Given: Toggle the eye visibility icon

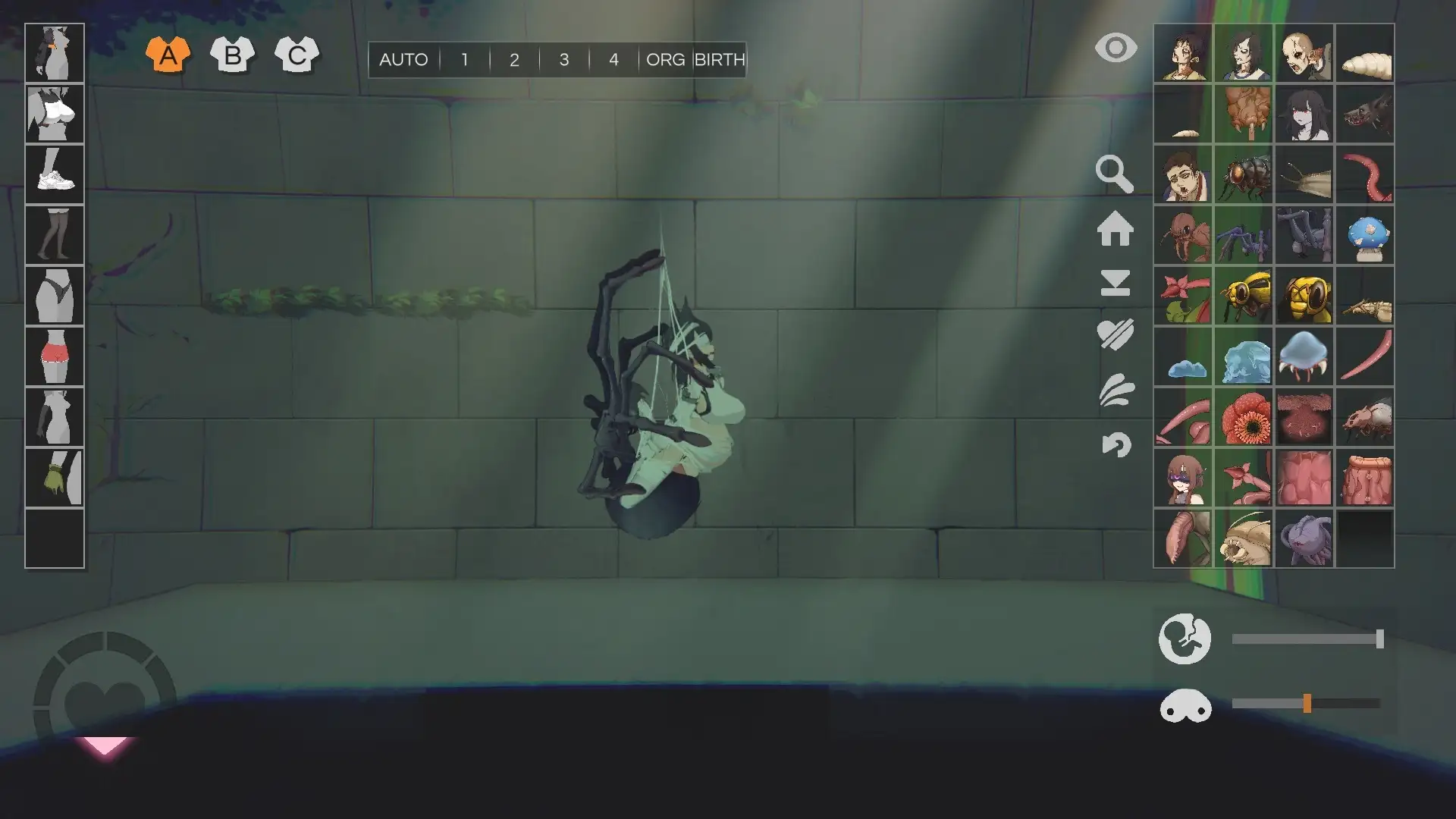Looking at the screenshot, I should coord(1116,49).
